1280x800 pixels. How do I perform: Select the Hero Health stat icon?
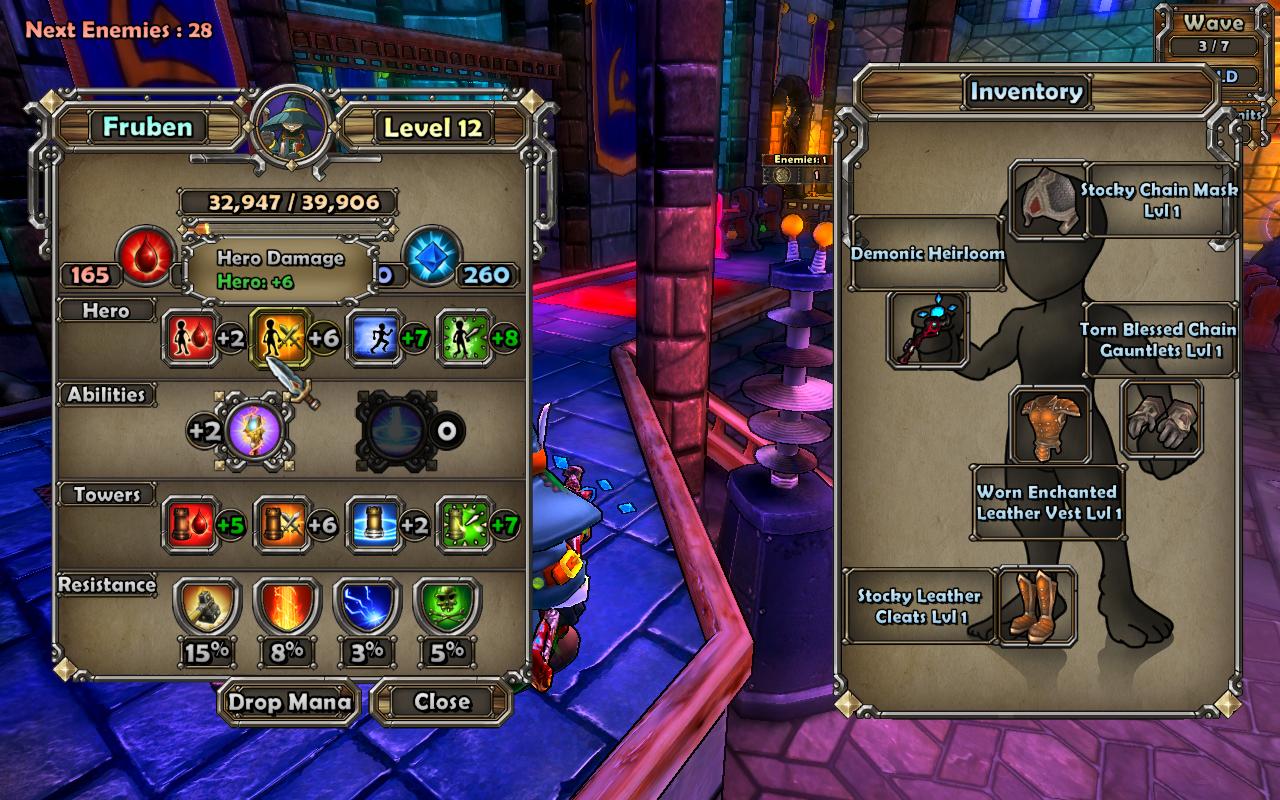click(x=190, y=338)
